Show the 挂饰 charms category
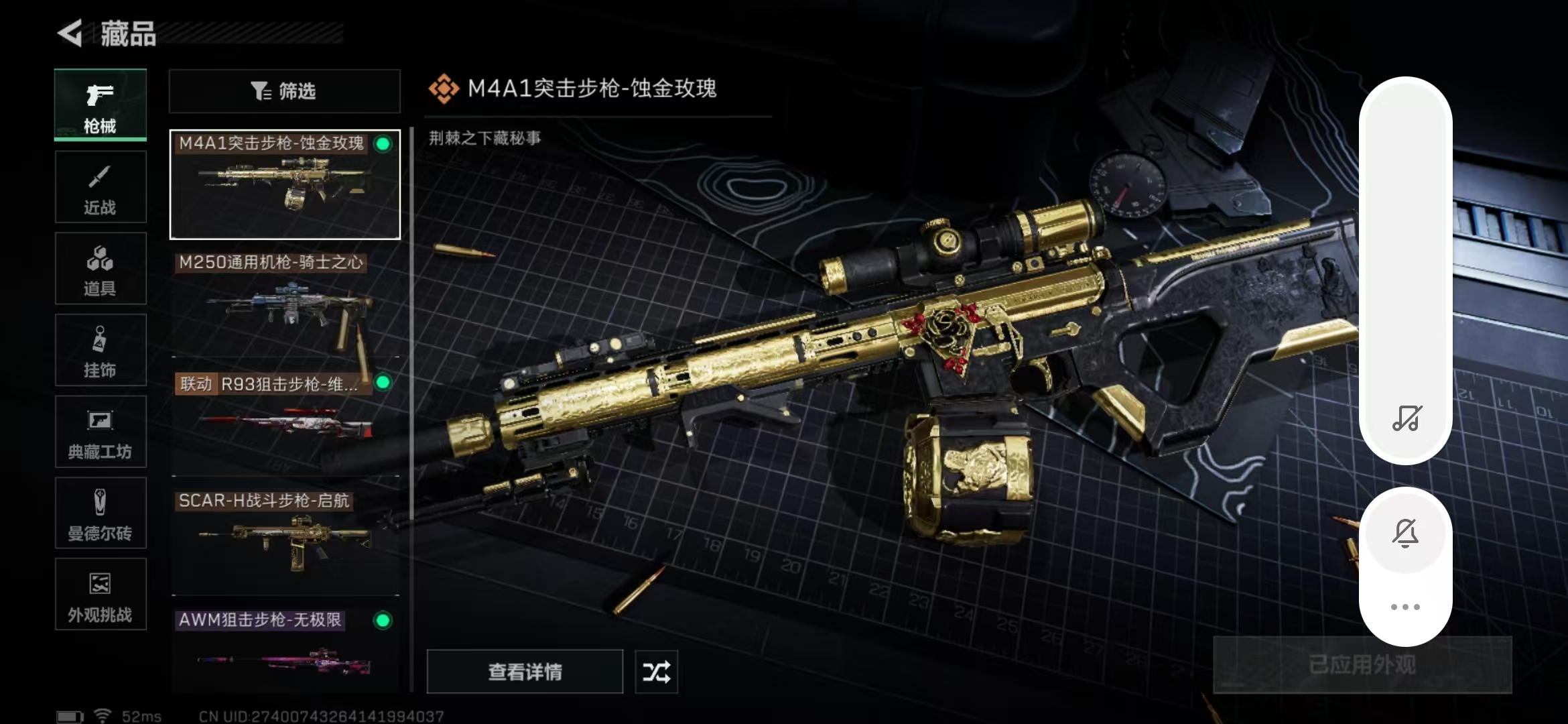Screen dimensions: 1568x724 coord(101,350)
